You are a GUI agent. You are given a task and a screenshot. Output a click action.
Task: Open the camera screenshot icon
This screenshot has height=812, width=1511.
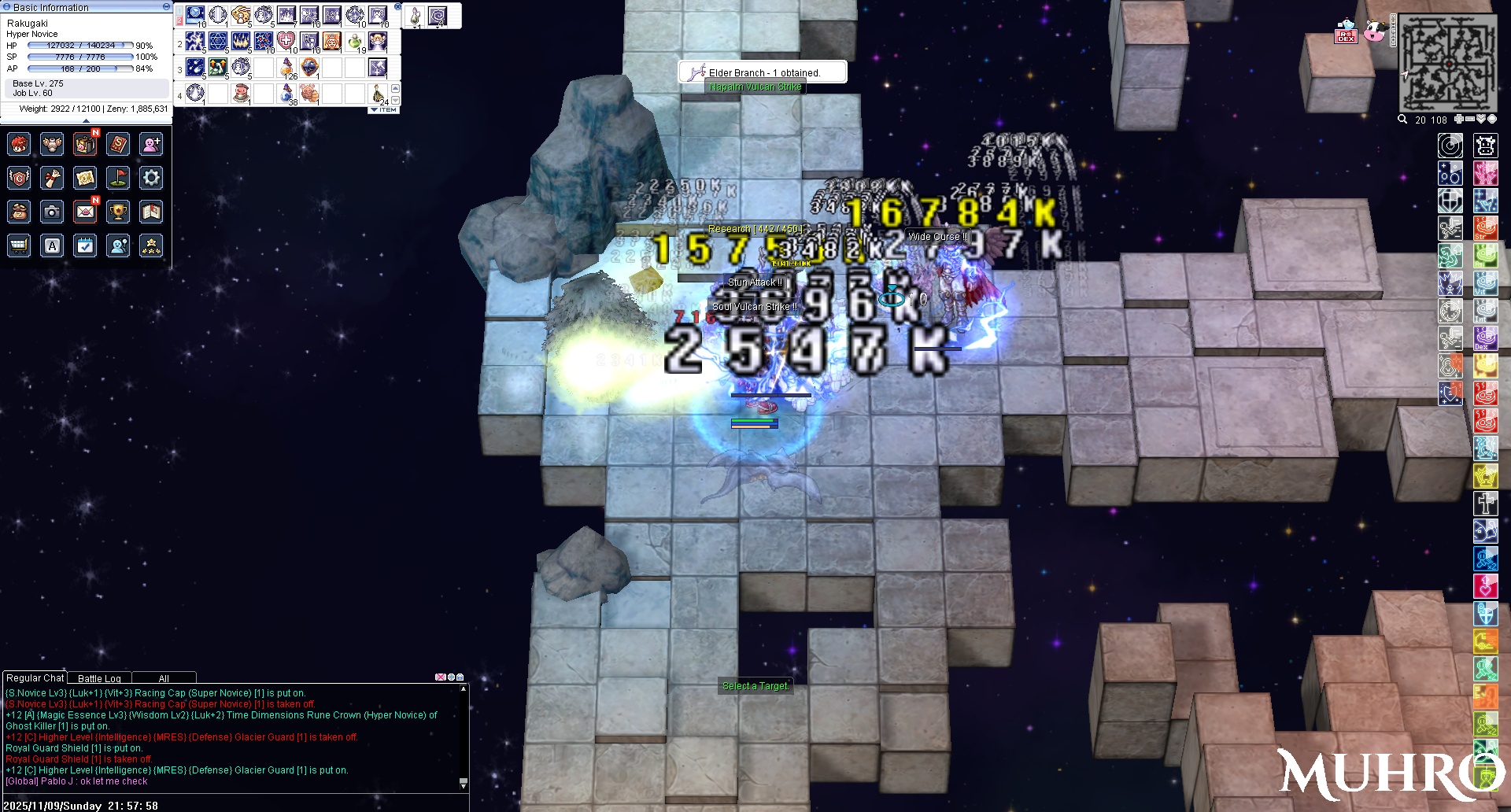tap(52, 212)
